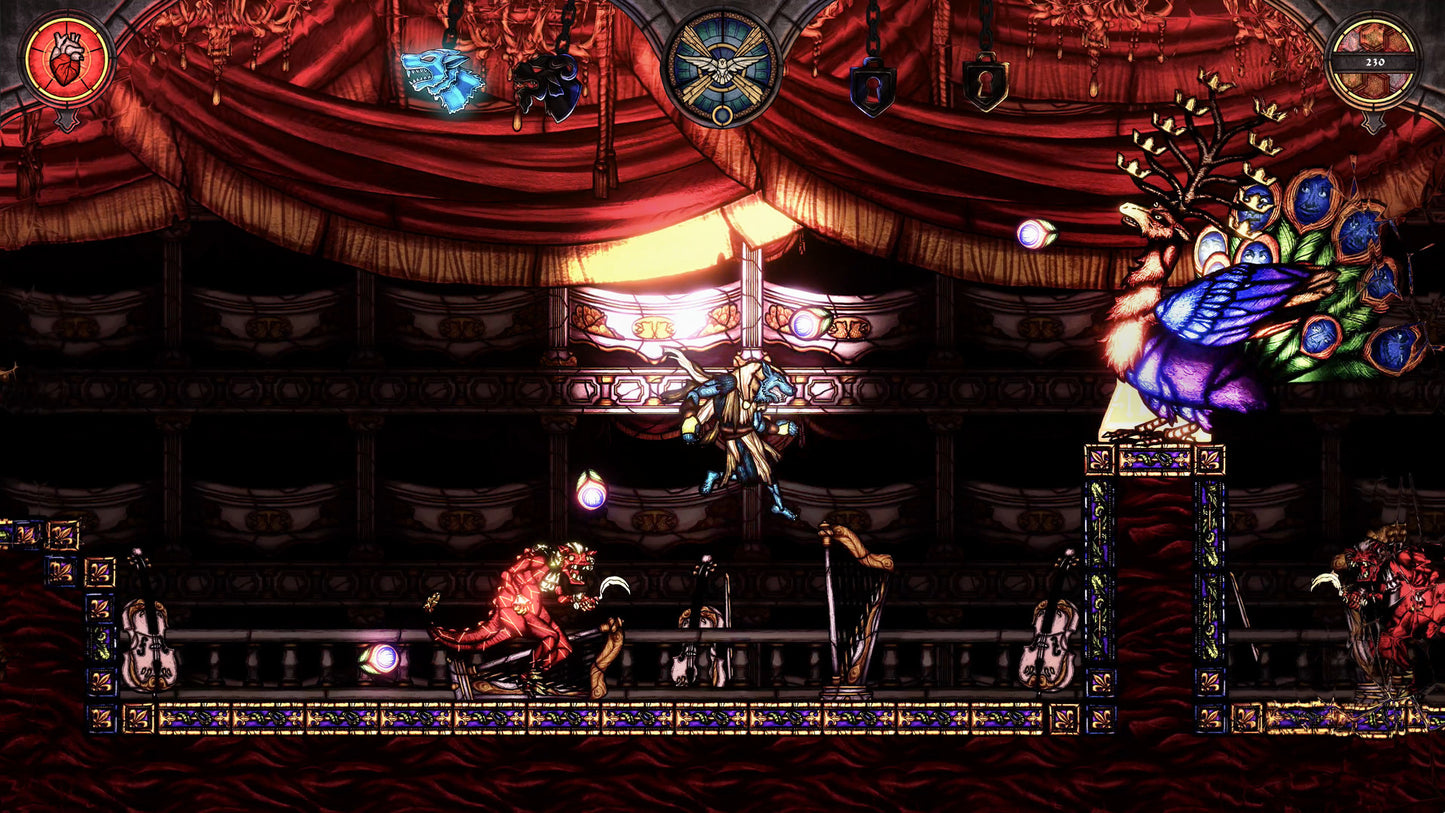Click the 230 coin counter value
This screenshot has height=813, width=1445.
[1374, 62]
